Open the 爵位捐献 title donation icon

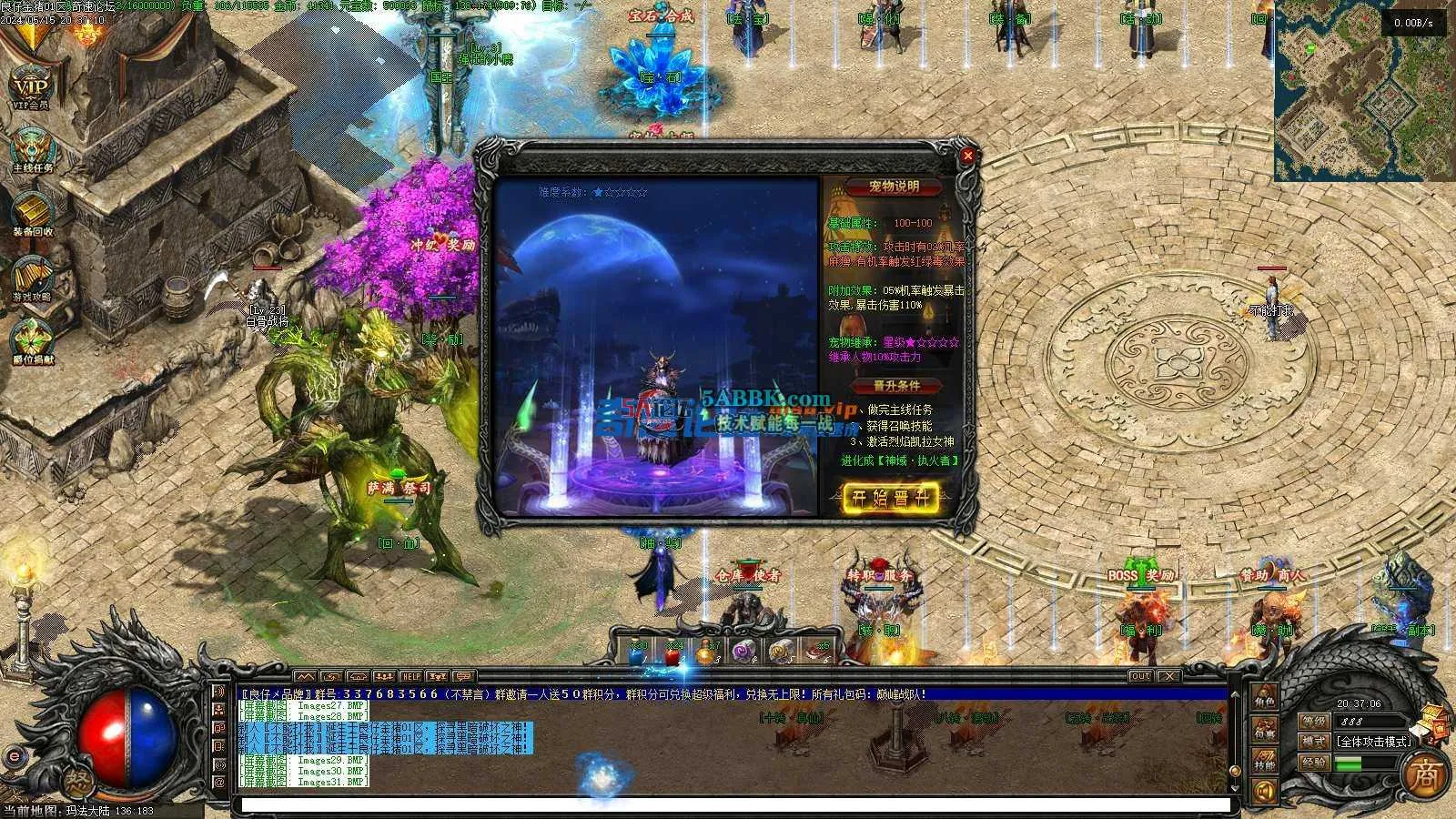pyautogui.click(x=32, y=340)
